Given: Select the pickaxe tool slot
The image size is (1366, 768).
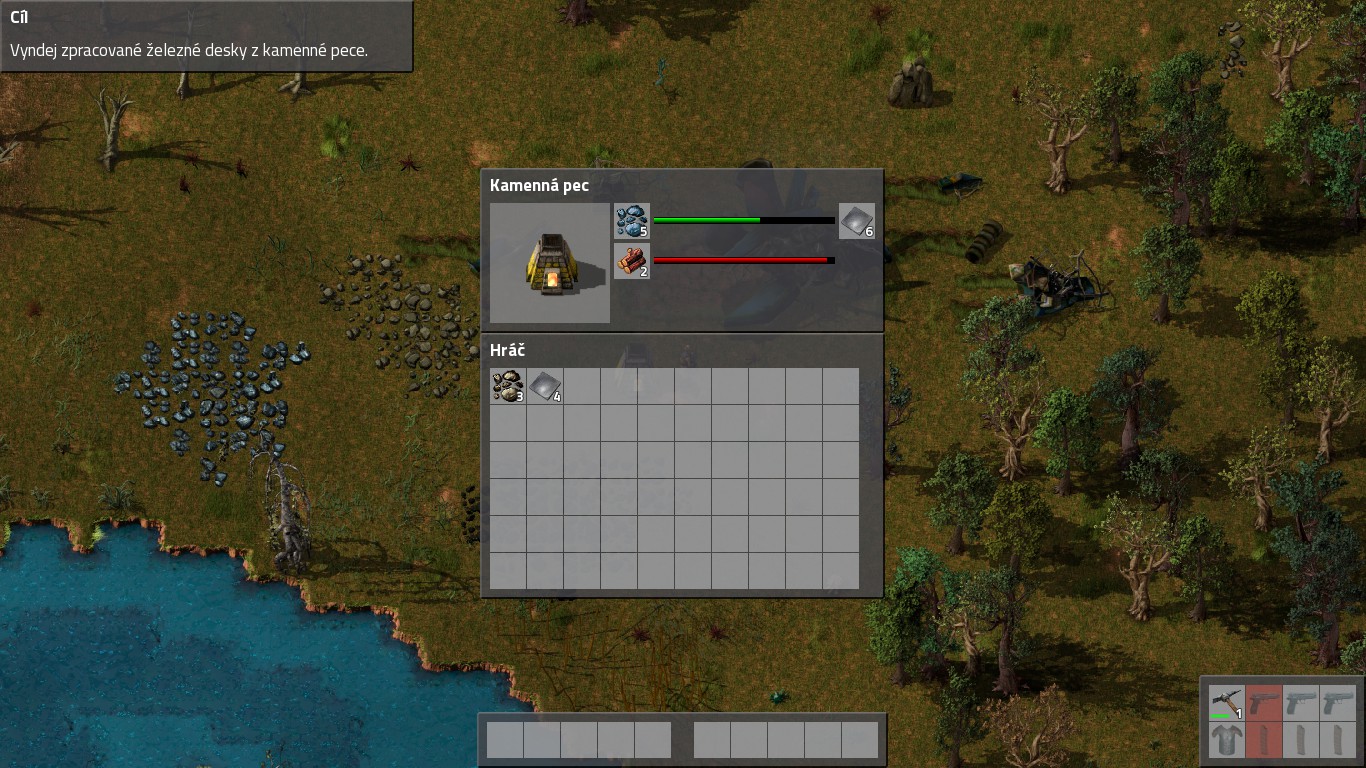Looking at the screenshot, I should coord(1226,702).
